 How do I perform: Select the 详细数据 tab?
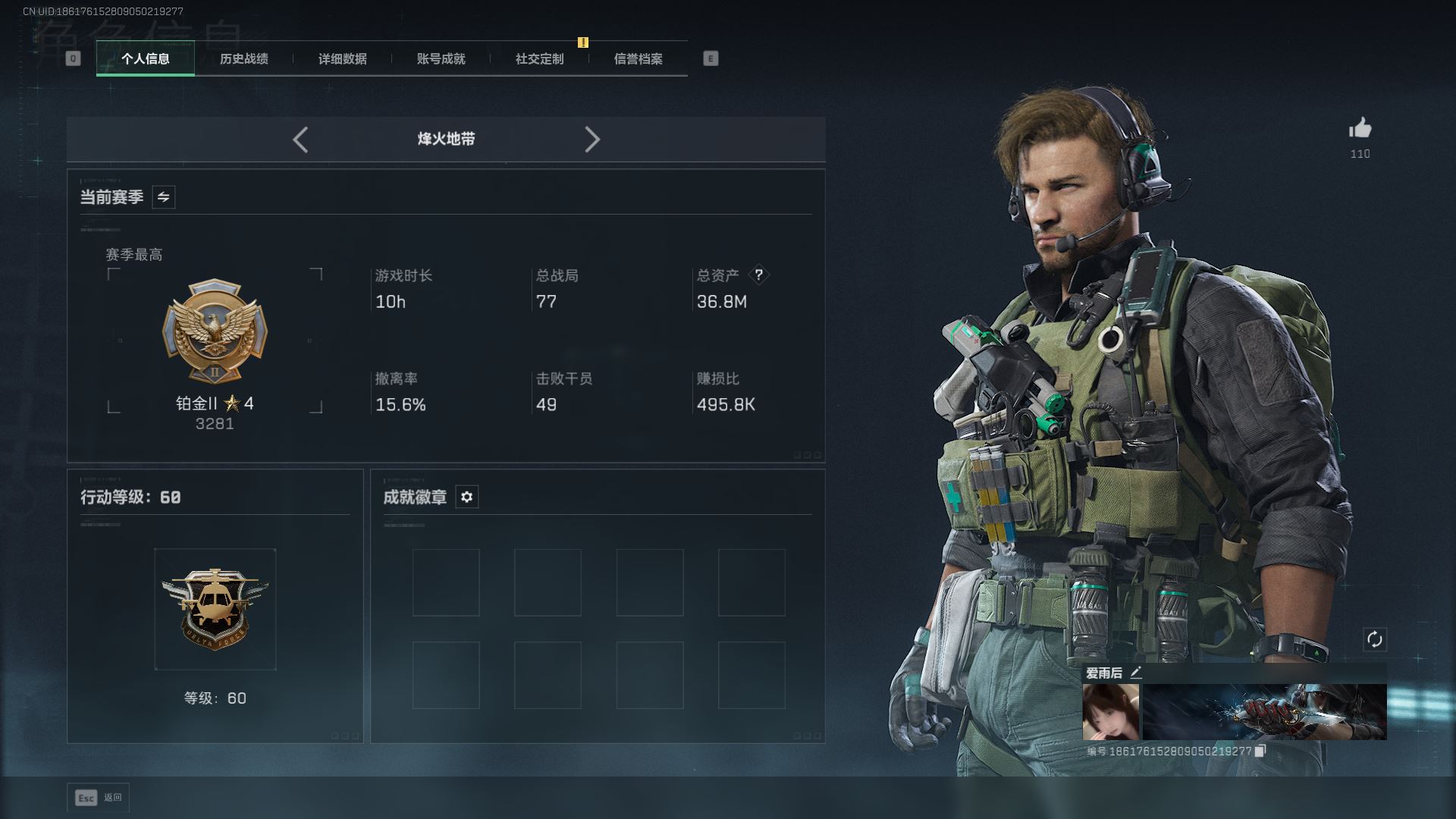342,58
